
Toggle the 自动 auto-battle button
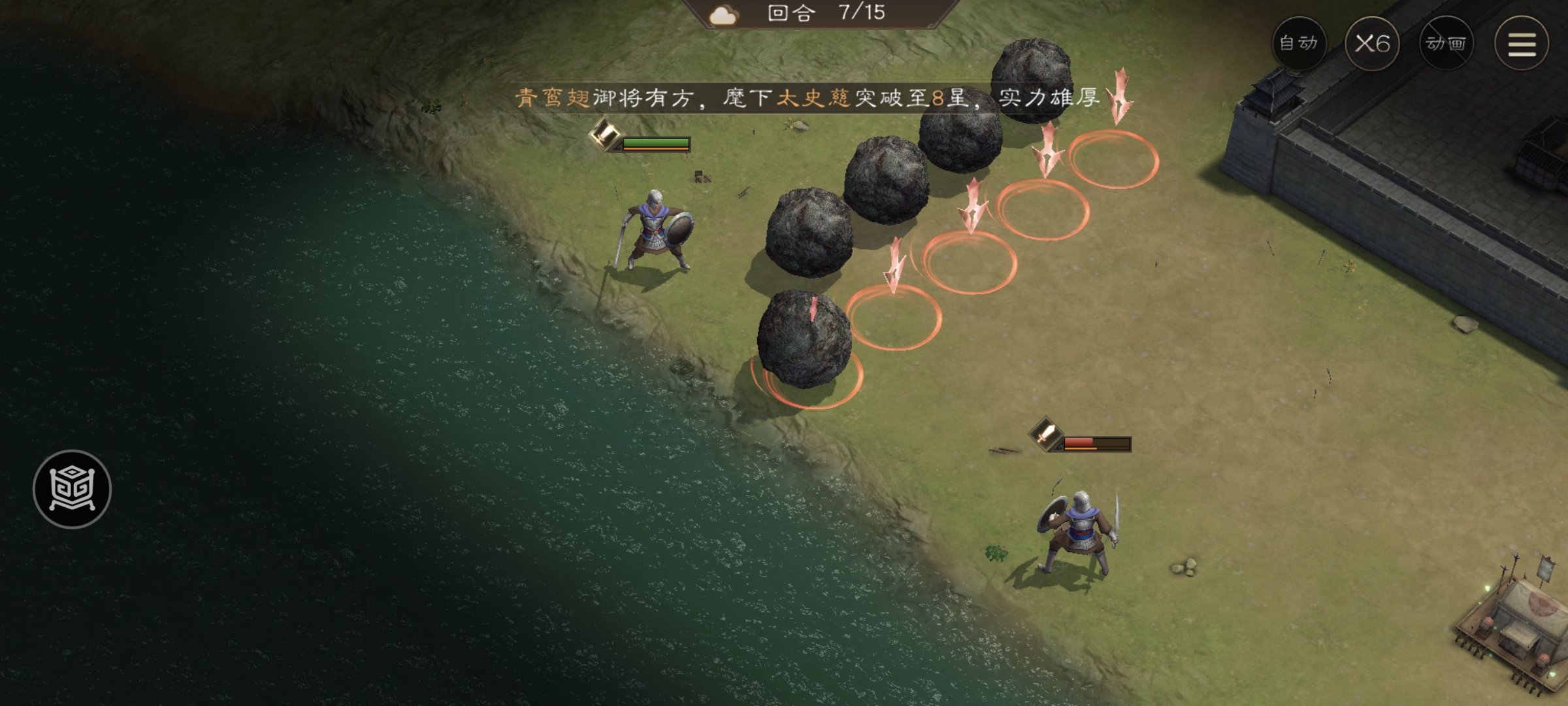point(1299,44)
